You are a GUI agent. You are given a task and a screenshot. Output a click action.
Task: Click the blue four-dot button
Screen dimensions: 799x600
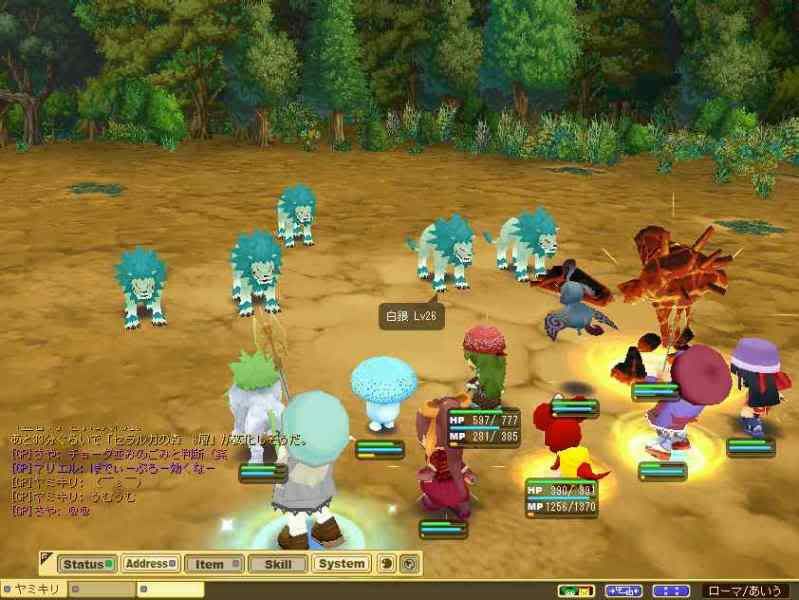(x=671, y=590)
